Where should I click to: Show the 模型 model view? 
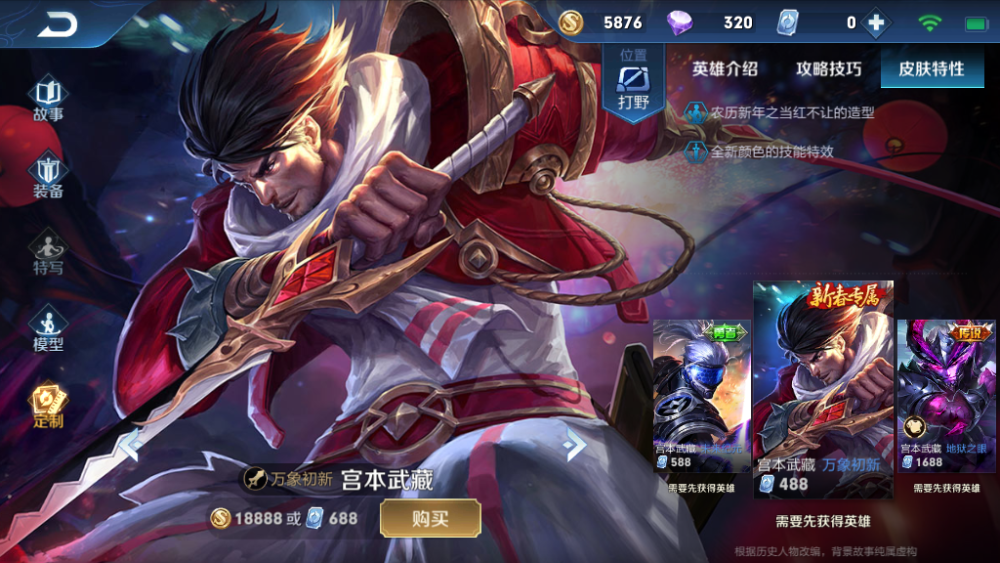click(48, 329)
